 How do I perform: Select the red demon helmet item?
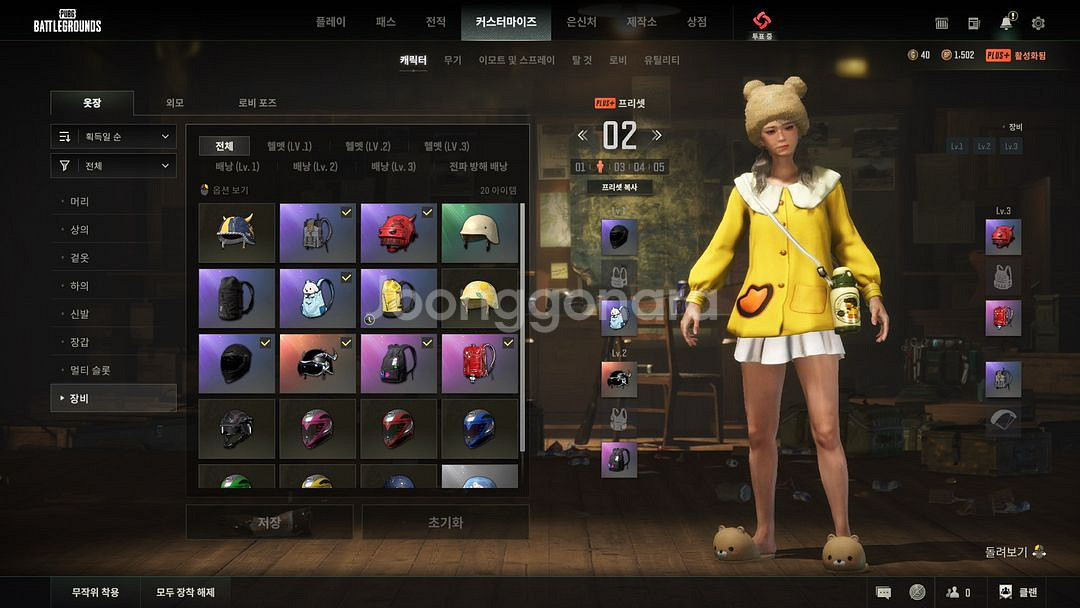coord(398,233)
